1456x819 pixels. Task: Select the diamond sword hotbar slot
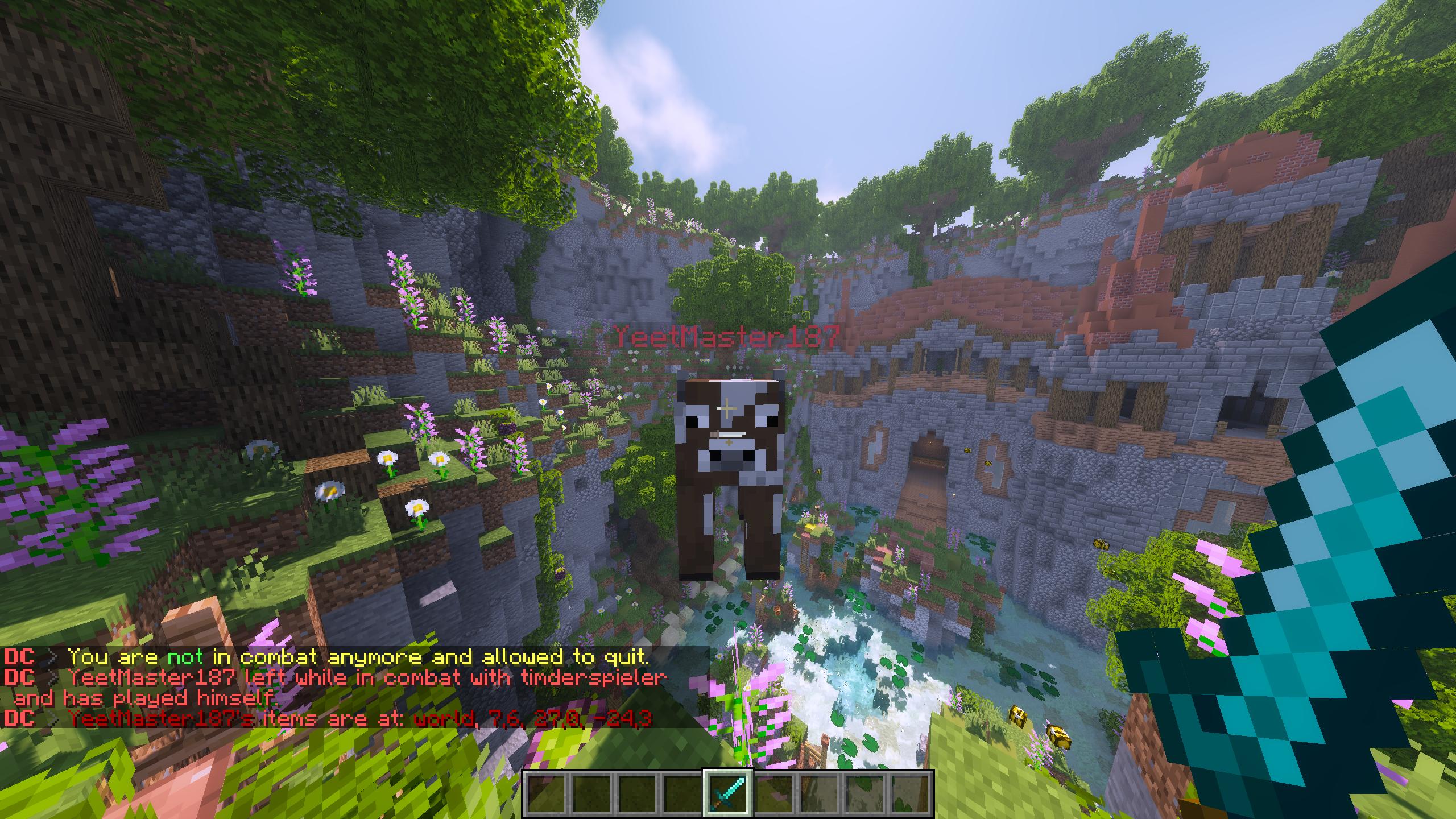tap(728, 792)
